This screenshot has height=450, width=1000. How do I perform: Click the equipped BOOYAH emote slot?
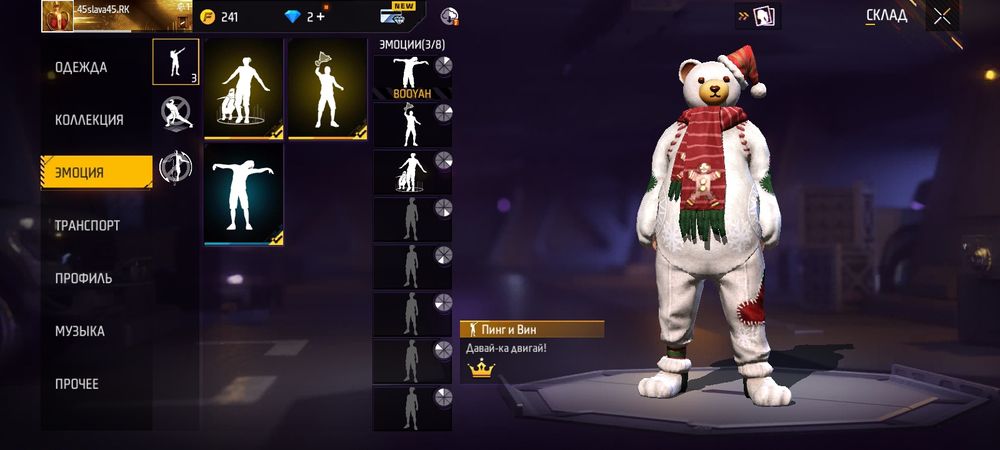point(412,77)
